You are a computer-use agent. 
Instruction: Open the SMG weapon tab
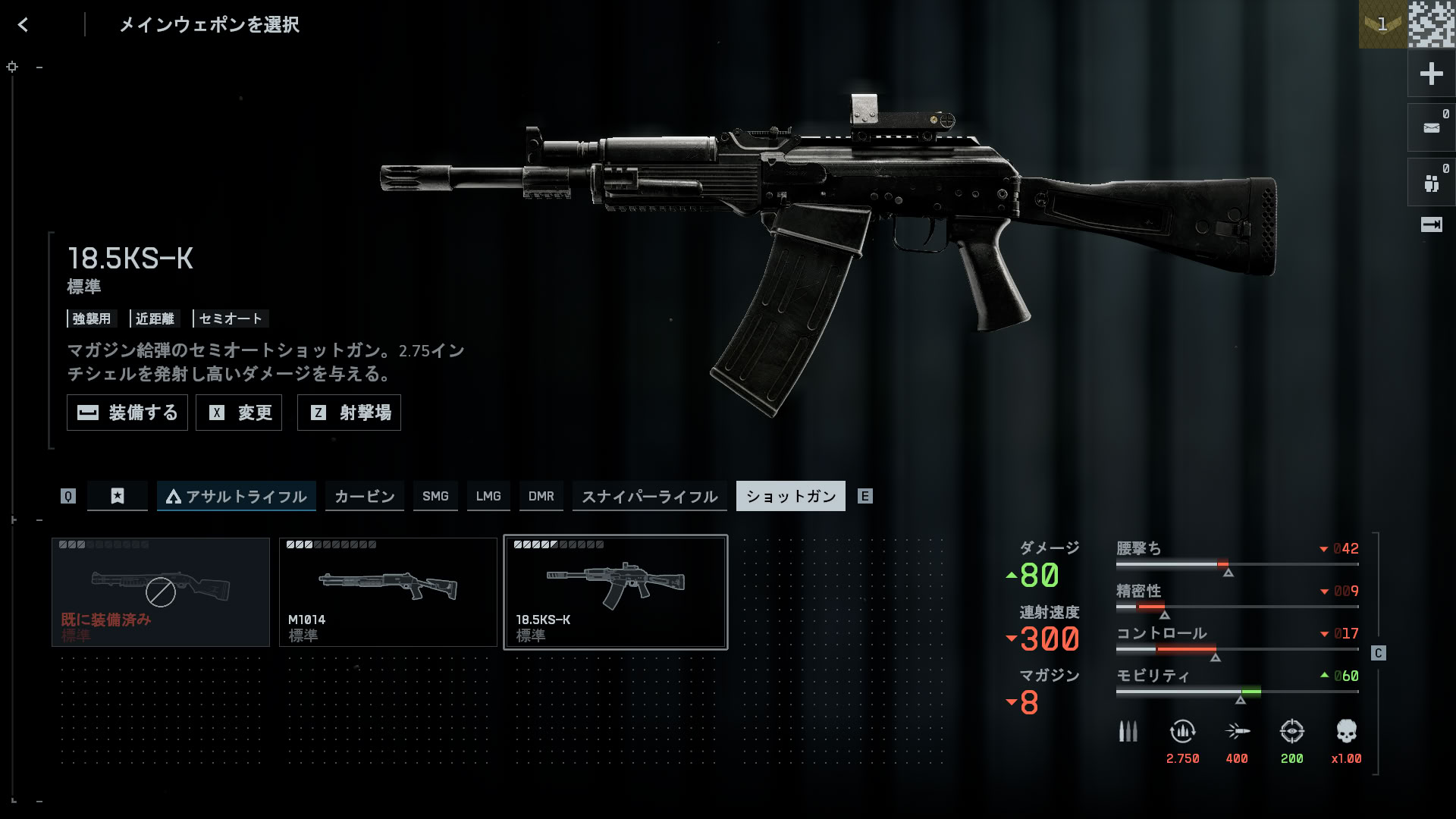pyautogui.click(x=435, y=496)
